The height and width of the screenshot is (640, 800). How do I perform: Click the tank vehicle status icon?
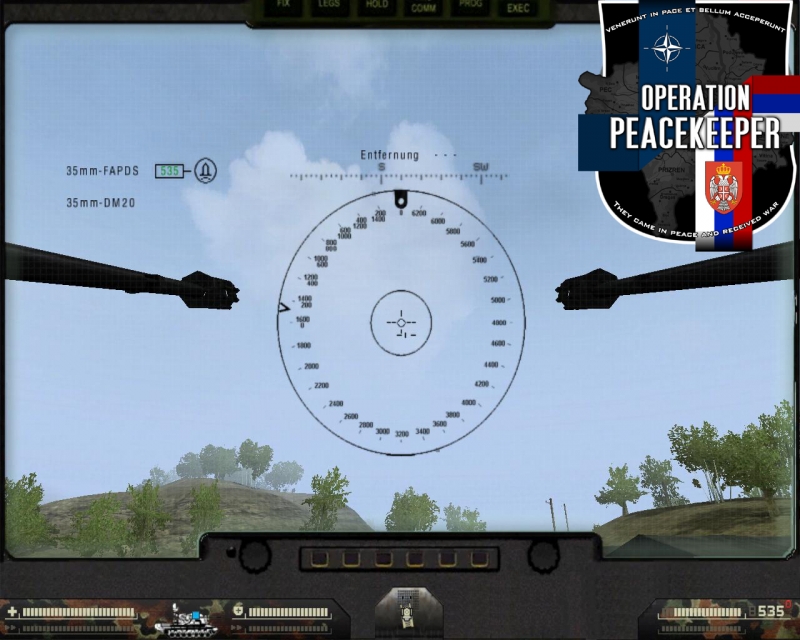tap(184, 620)
